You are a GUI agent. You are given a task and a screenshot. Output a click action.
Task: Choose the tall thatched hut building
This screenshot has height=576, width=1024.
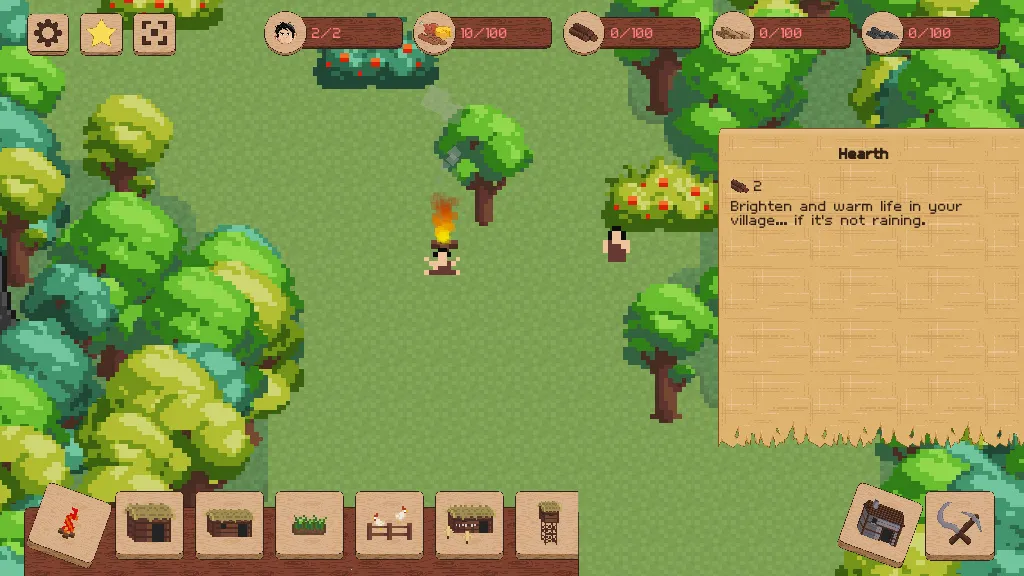149,523
